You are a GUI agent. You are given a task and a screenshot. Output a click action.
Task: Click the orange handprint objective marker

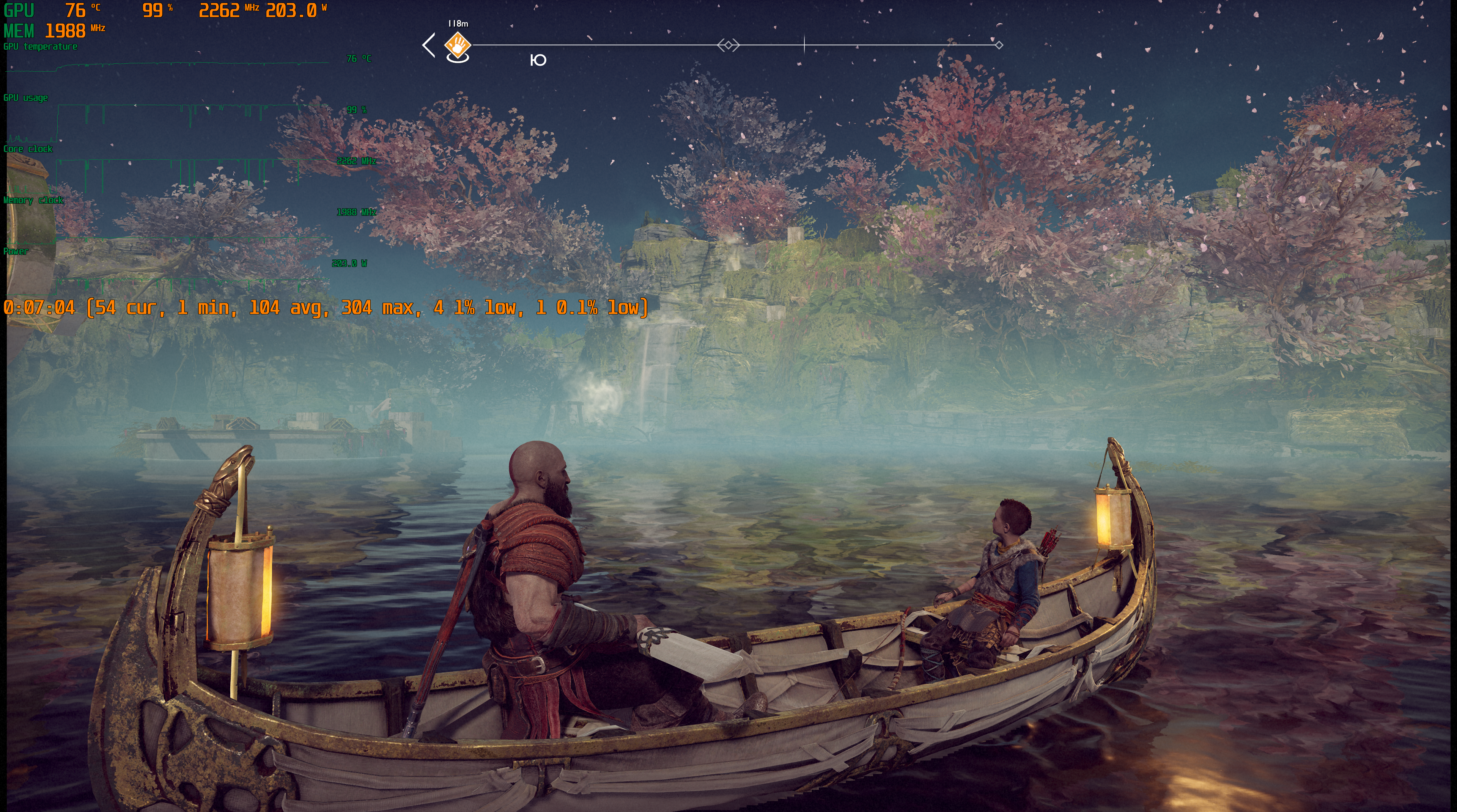click(458, 44)
